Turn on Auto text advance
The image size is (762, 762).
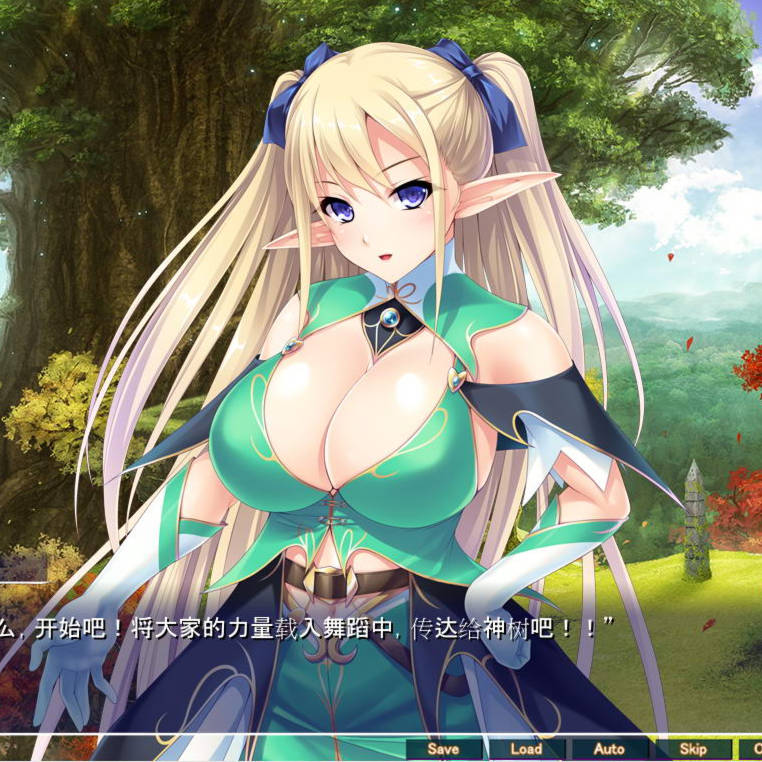609,749
